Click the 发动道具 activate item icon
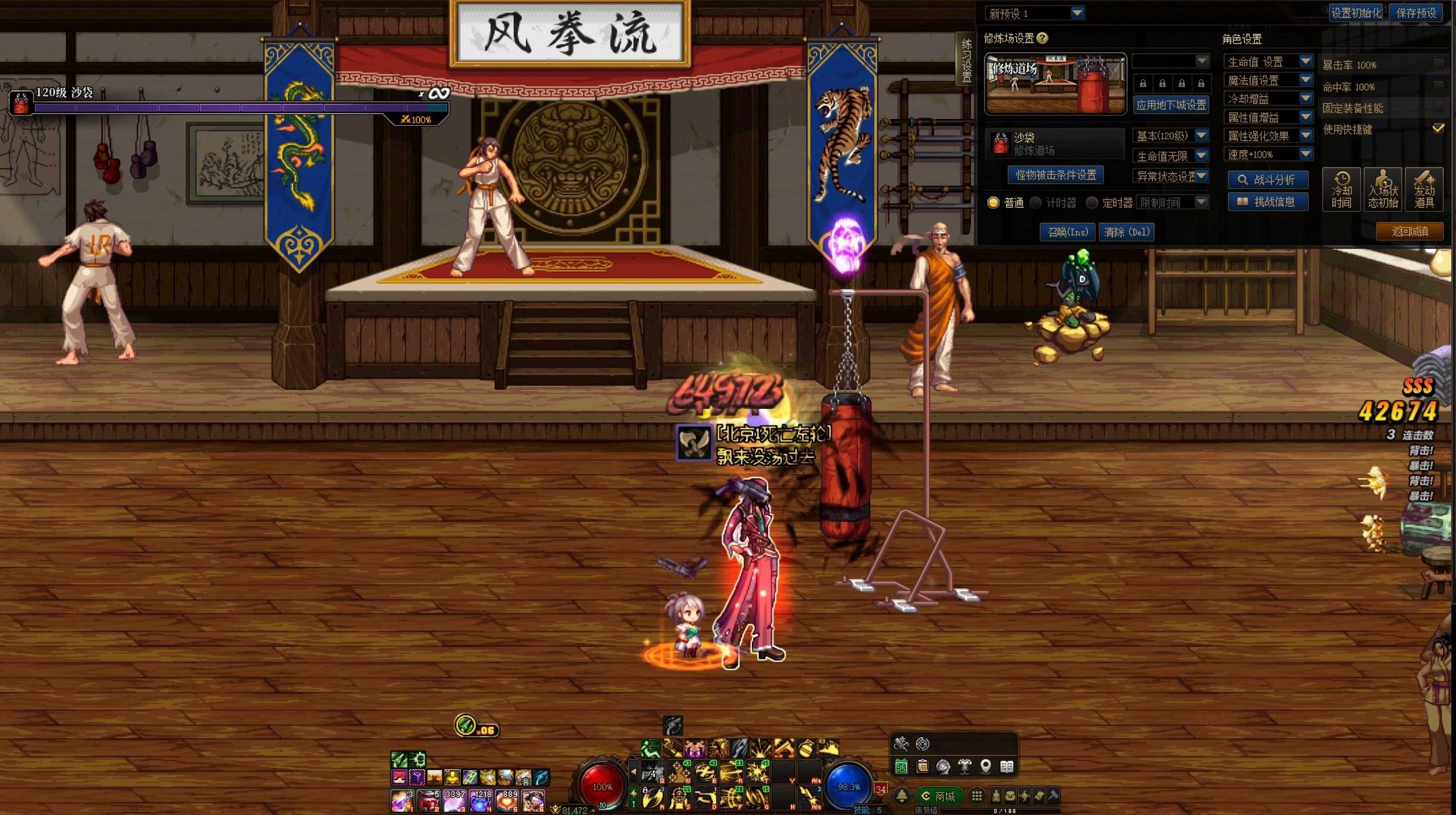 click(1424, 189)
